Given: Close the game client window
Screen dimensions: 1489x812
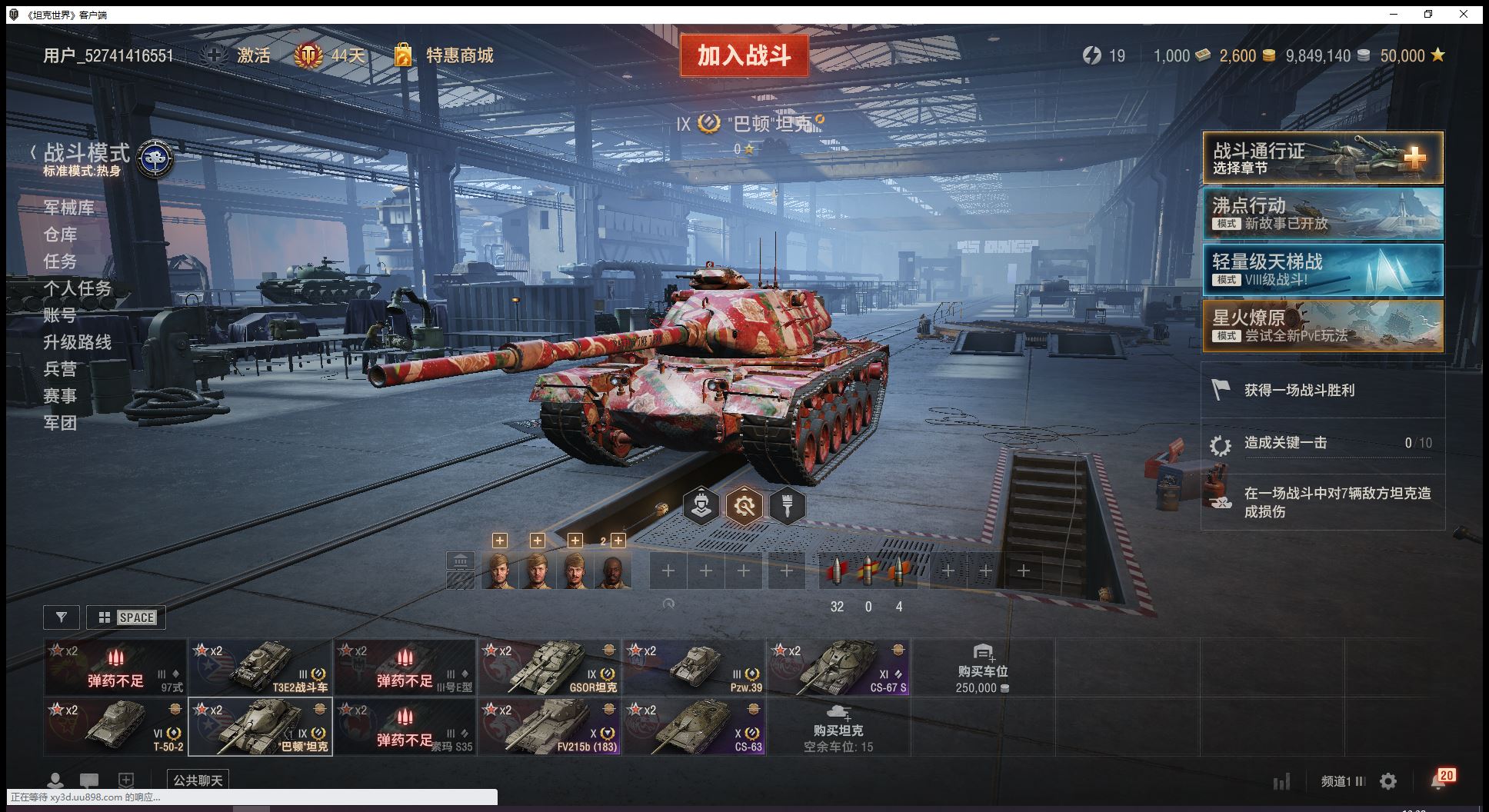Looking at the screenshot, I should pyautogui.click(x=1464, y=14).
